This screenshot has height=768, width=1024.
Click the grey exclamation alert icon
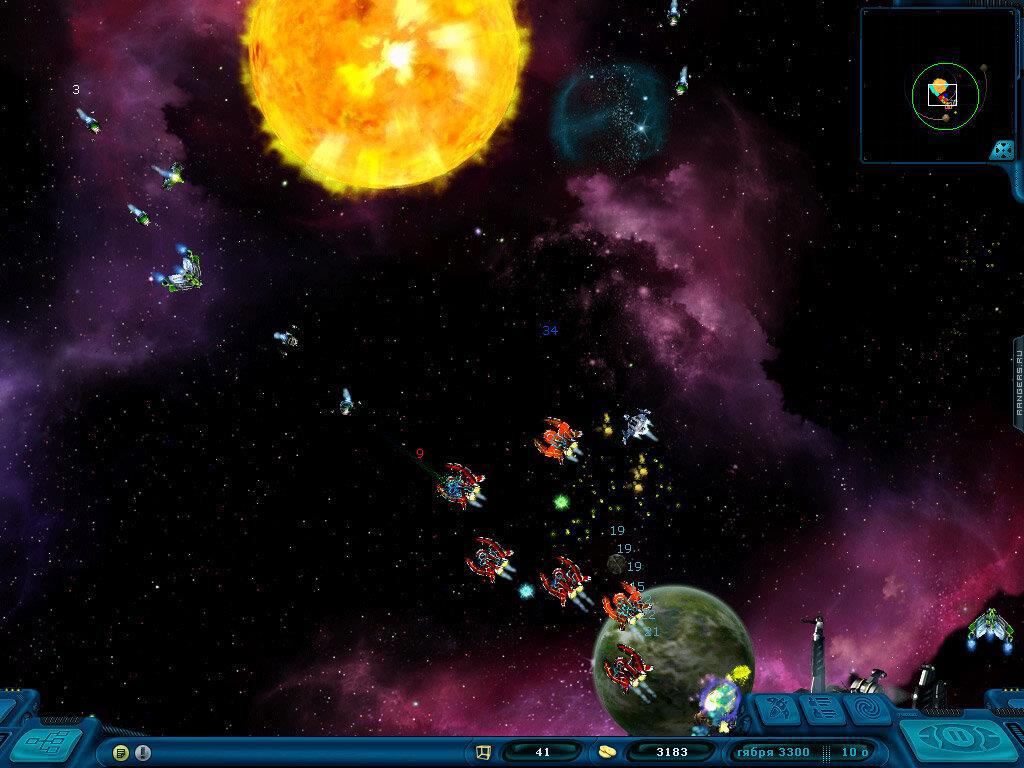(143, 752)
